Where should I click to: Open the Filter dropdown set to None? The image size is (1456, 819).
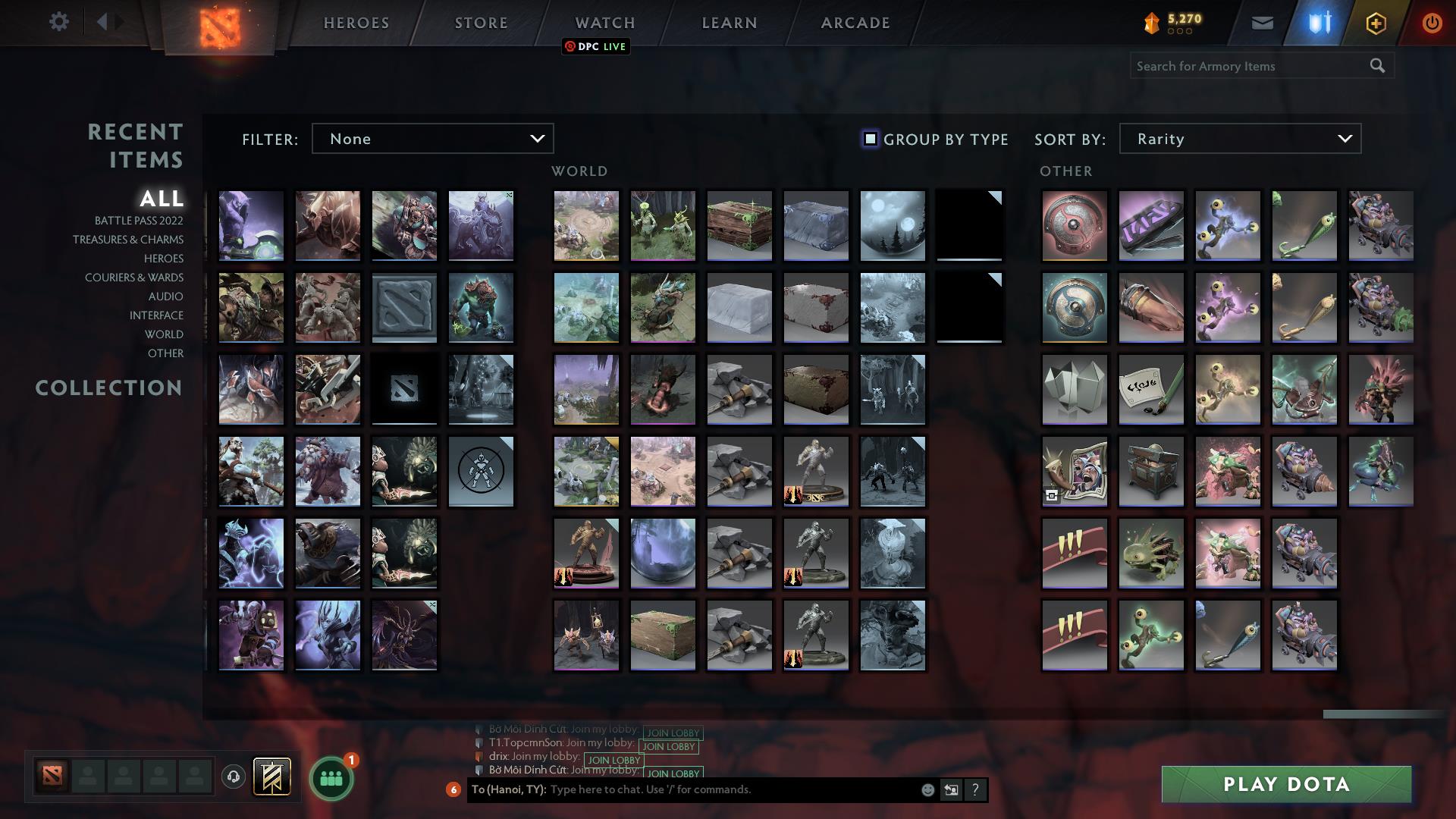[432, 139]
